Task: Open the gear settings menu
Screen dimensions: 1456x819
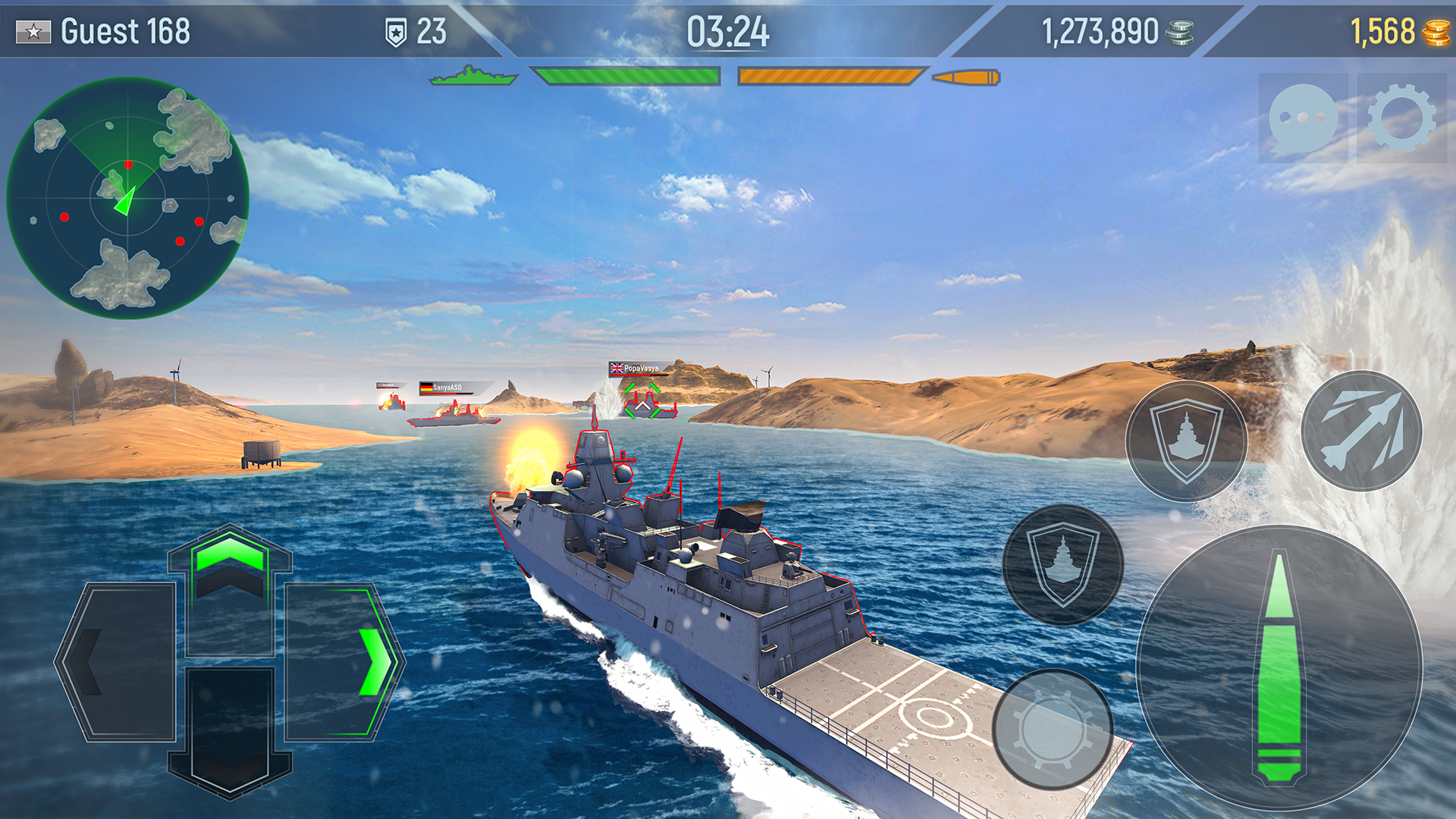Action: tap(1402, 118)
